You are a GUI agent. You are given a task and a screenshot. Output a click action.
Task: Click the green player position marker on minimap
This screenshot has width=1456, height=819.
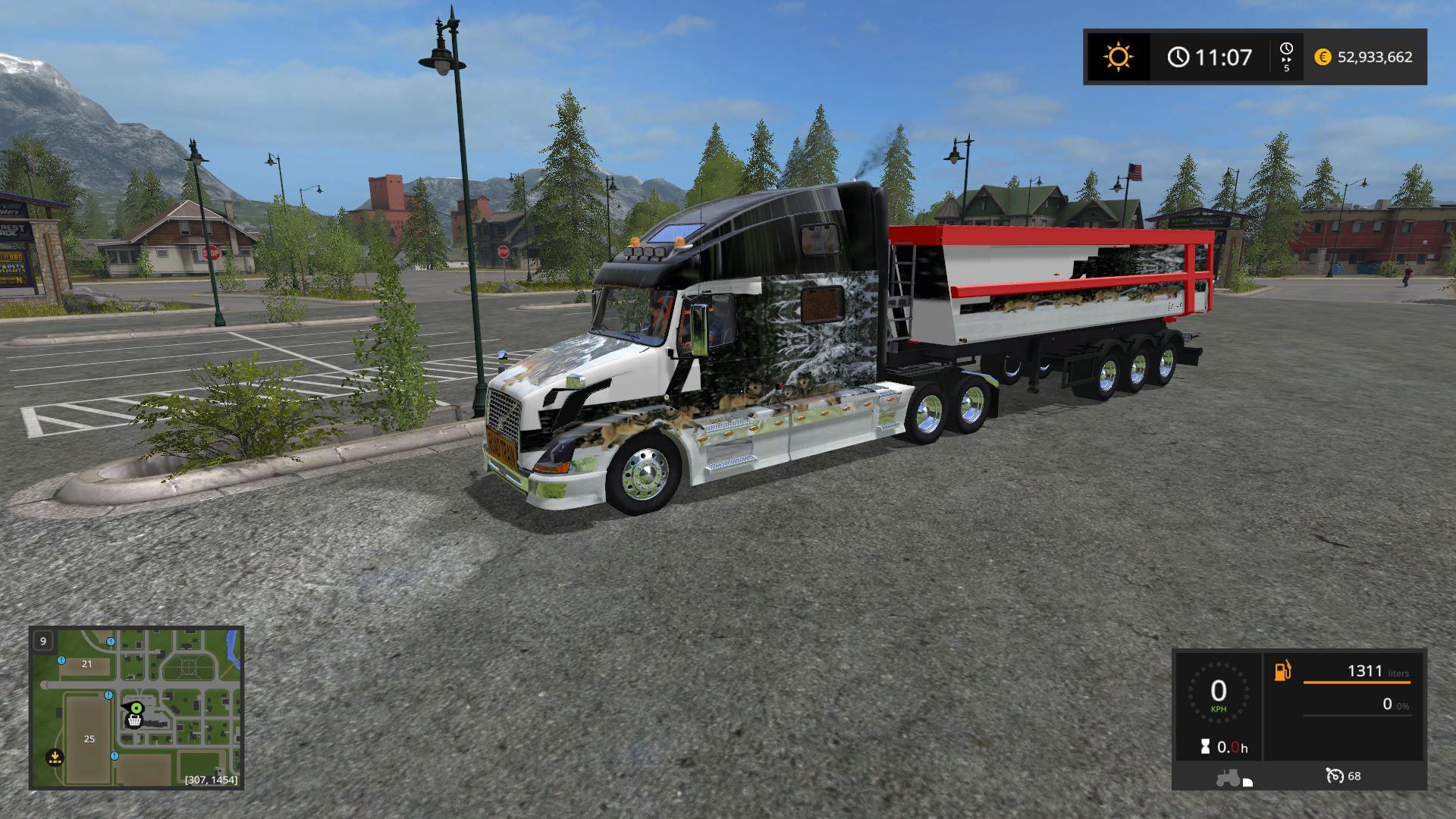(136, 708)
